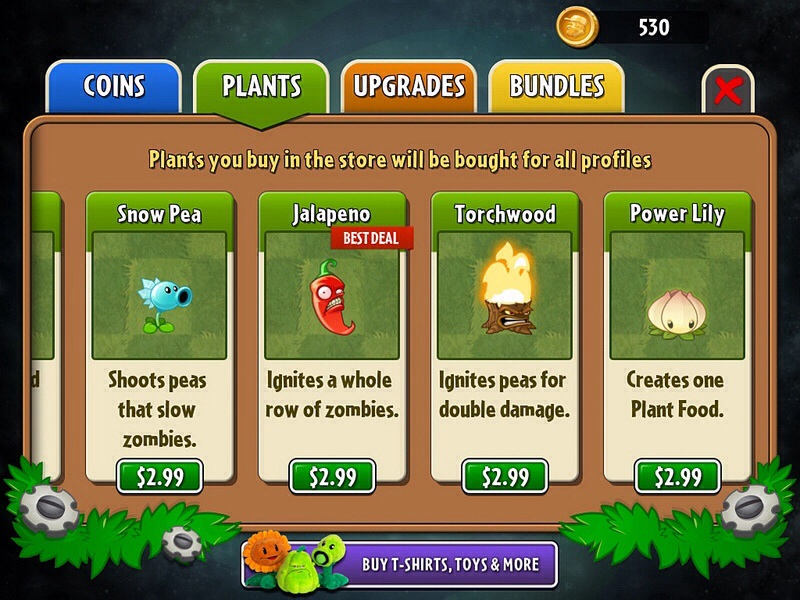Close the store with the red X
The height and width of the screenshot is (600, 800).
pos(728,92)
